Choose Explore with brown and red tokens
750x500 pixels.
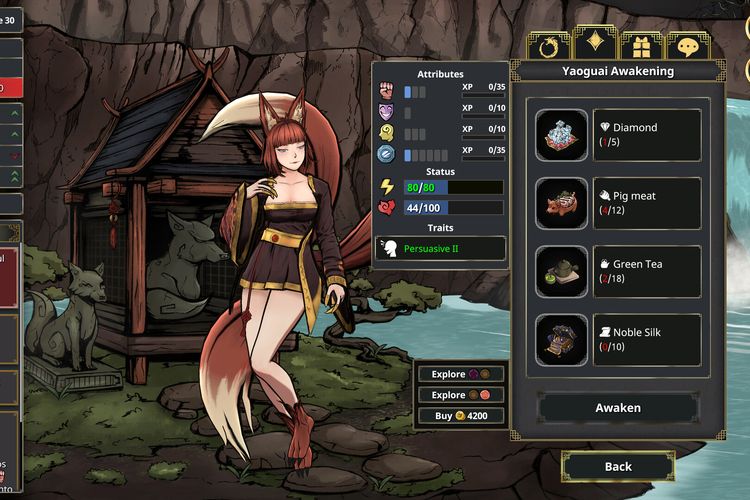[460, 395]
